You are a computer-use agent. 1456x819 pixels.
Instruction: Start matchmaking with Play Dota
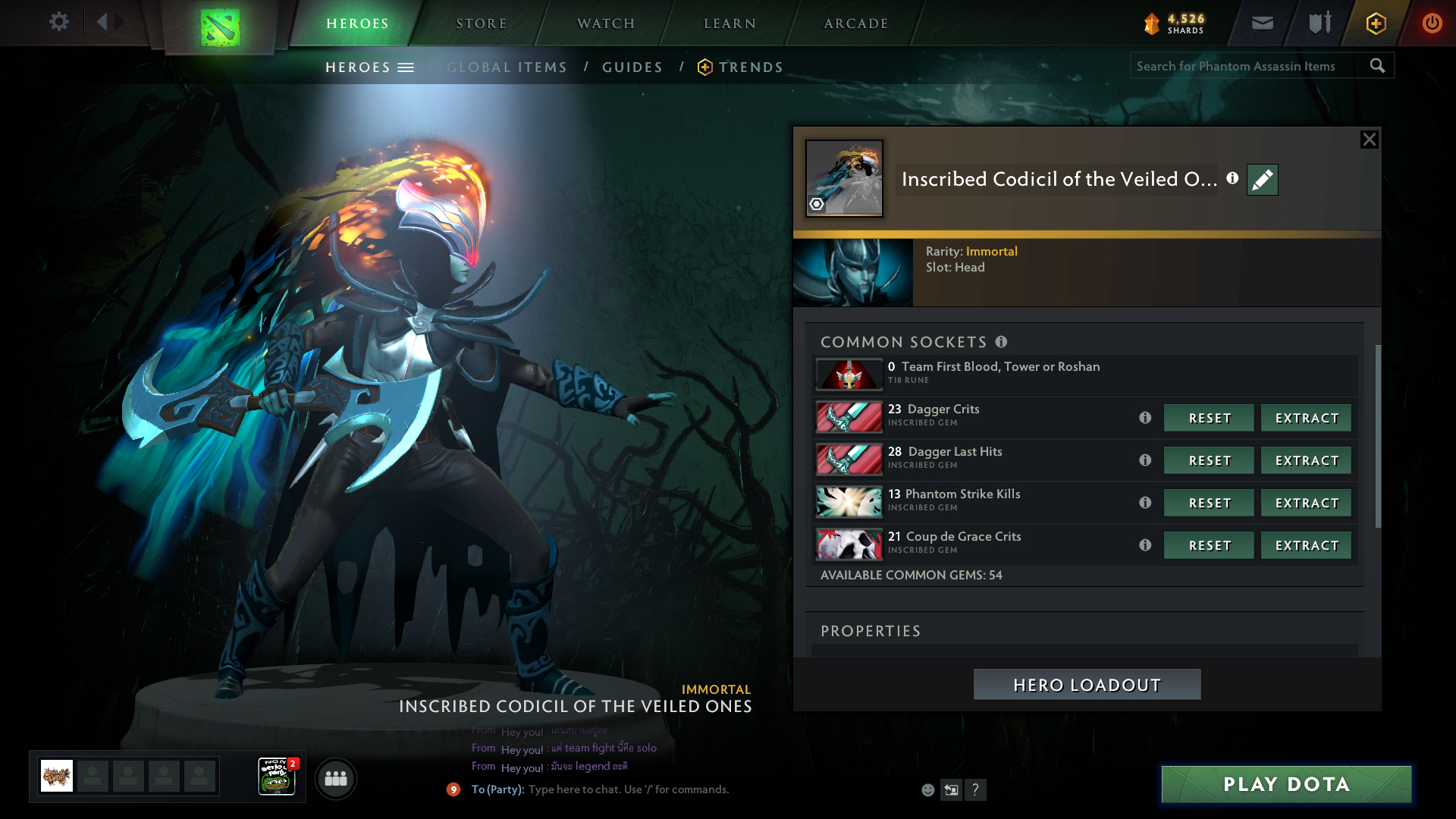[x=1286, y=784]
